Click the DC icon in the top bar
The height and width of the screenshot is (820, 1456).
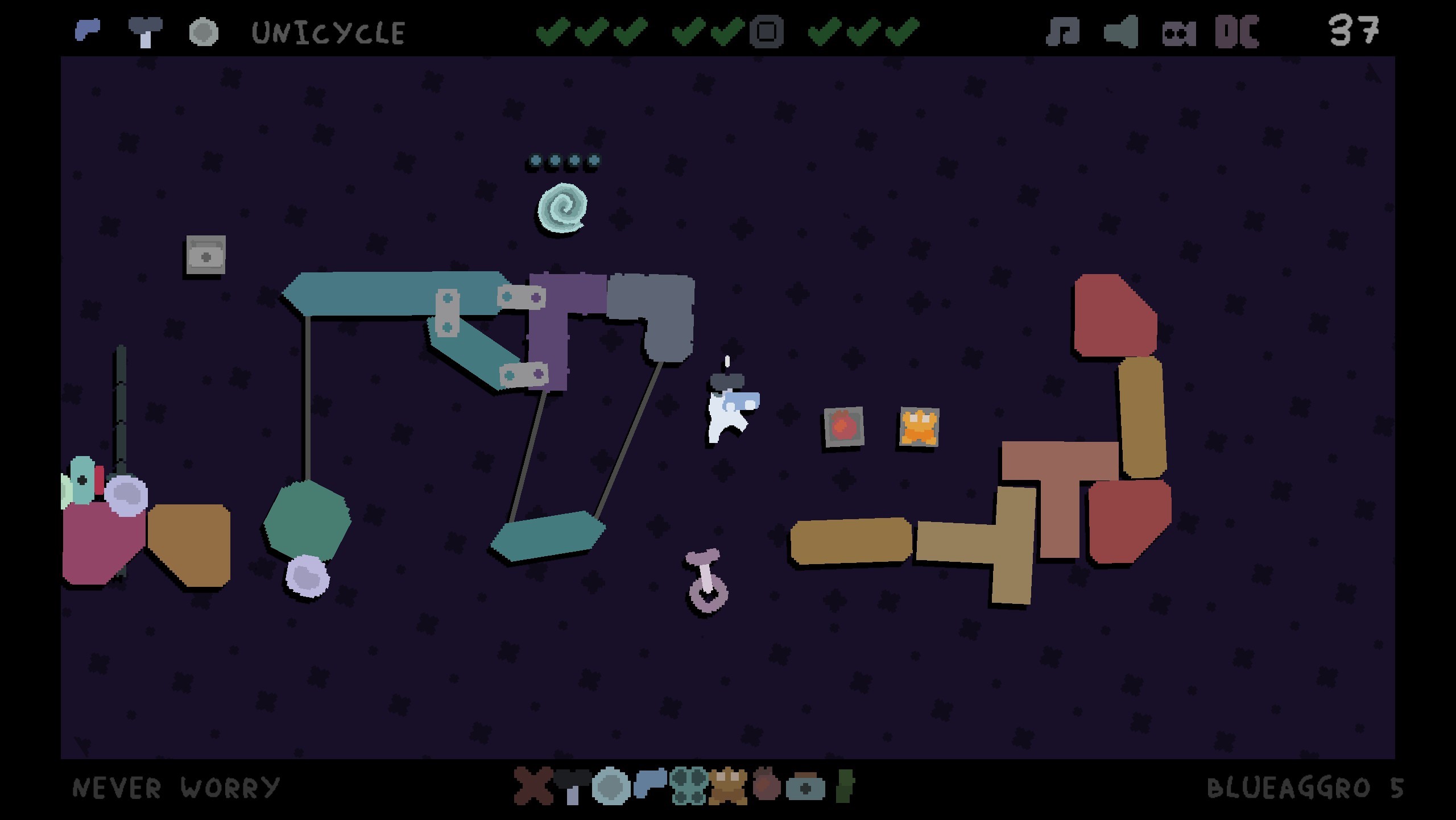(1236, 31)
